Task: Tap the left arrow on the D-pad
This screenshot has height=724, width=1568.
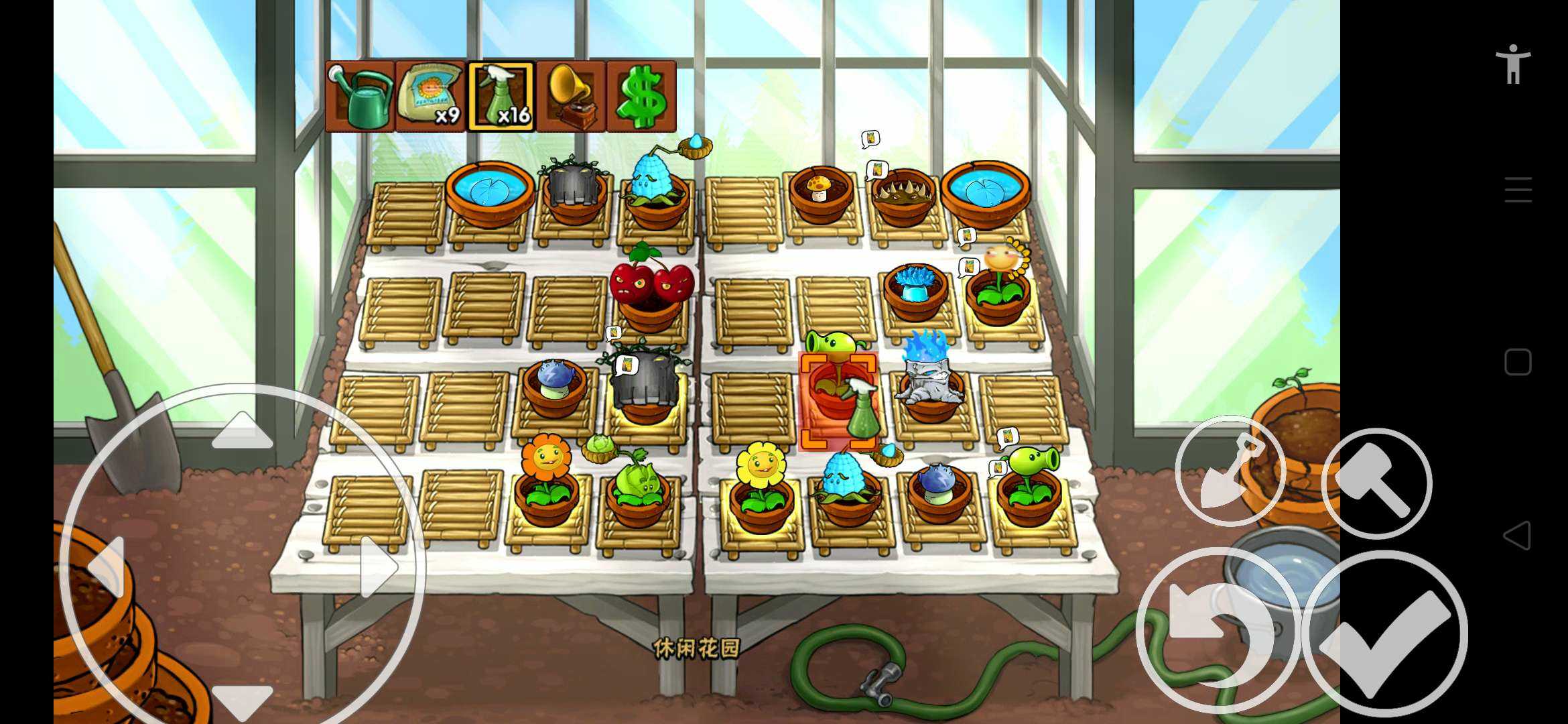Action: point(107,567)
